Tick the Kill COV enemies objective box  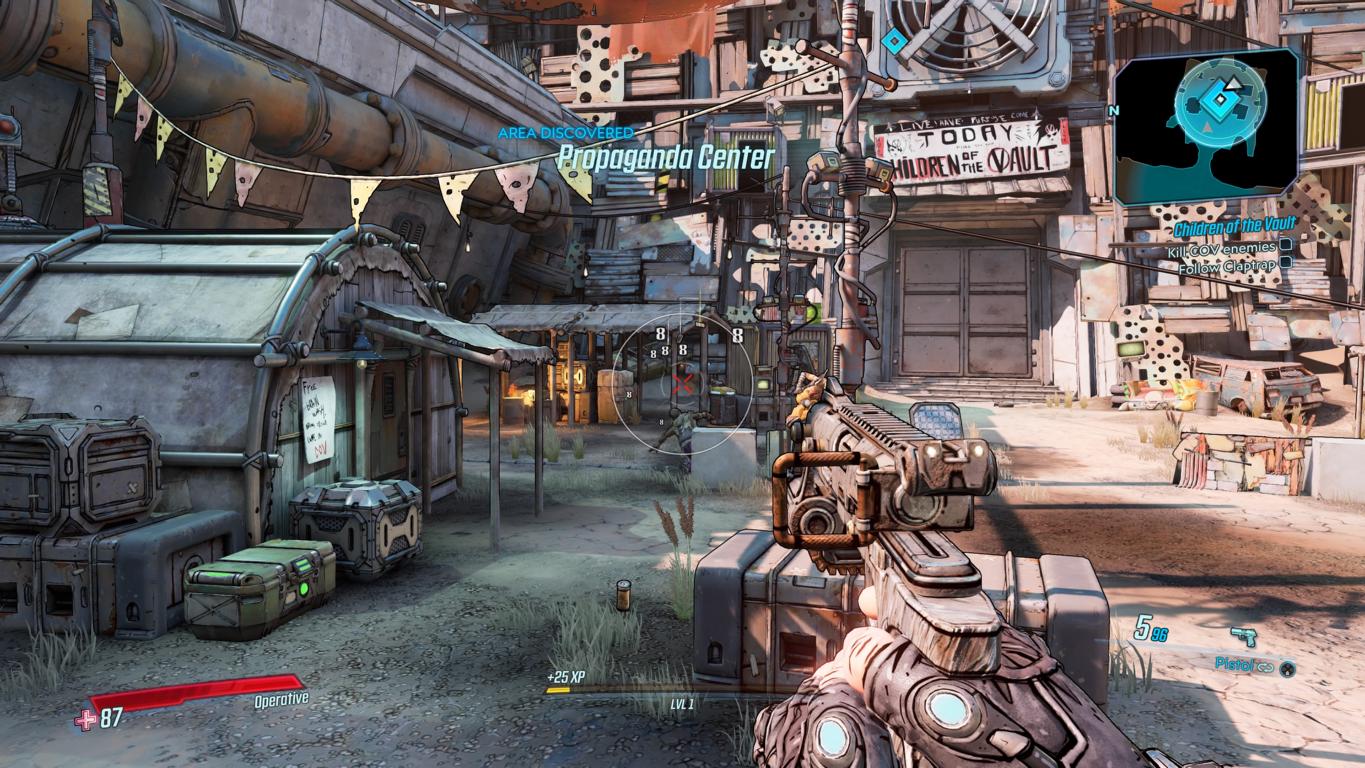[1286, 245]
